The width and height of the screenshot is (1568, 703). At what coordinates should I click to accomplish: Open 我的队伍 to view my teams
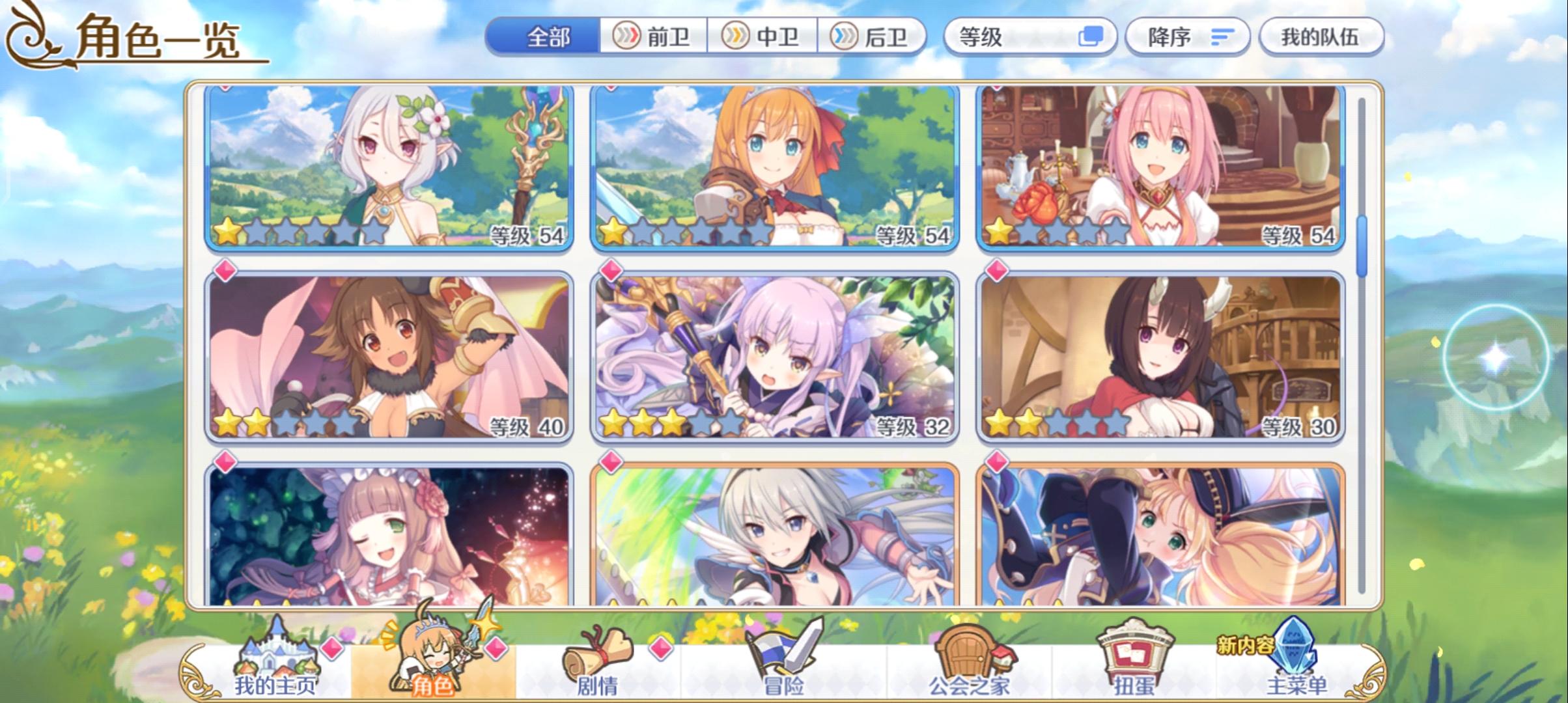click(1322, 37)
